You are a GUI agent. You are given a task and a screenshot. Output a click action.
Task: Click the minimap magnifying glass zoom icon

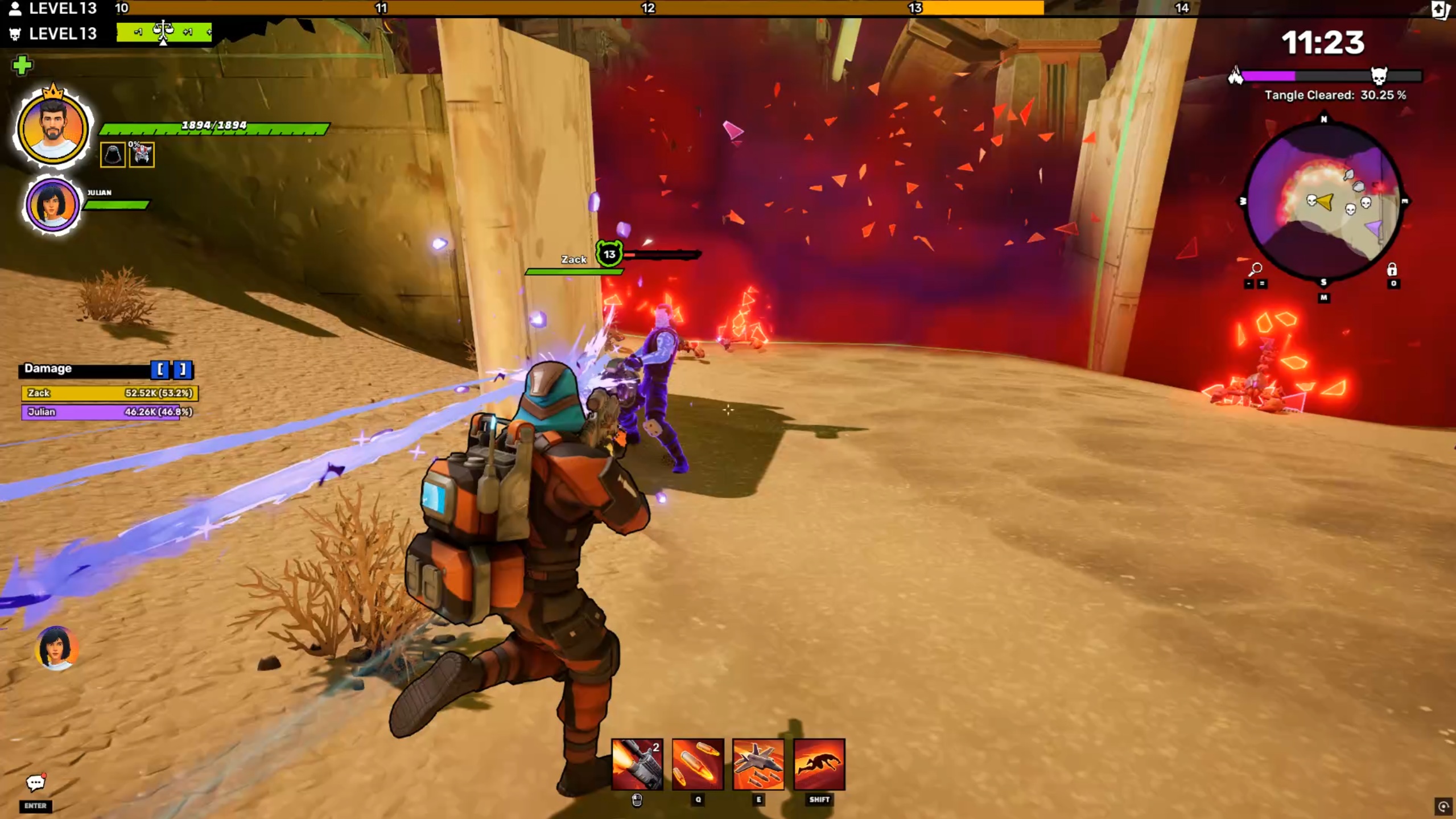coord(1255,269)
